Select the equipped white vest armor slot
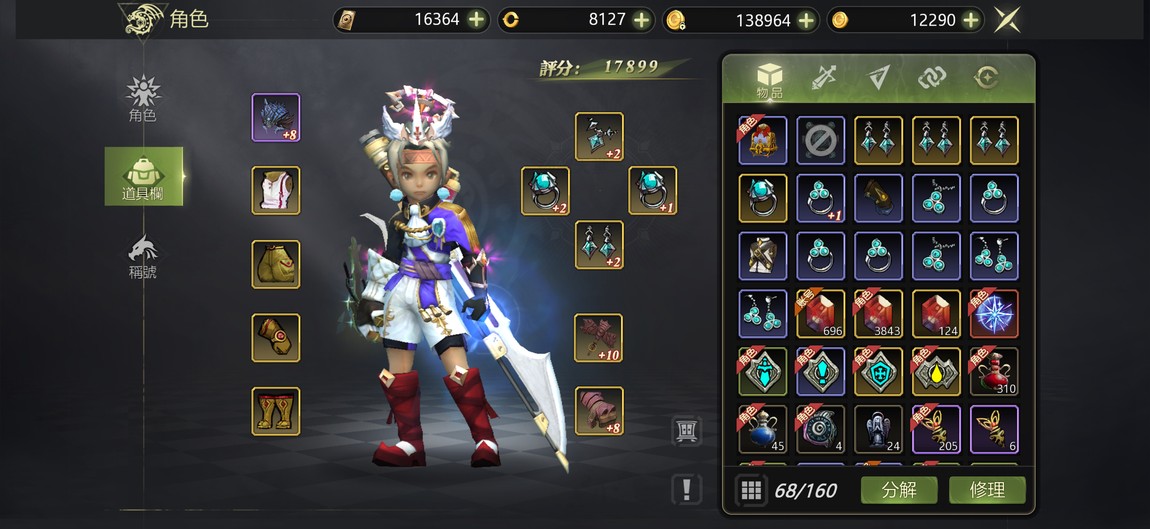 click(x=276, y=190)
